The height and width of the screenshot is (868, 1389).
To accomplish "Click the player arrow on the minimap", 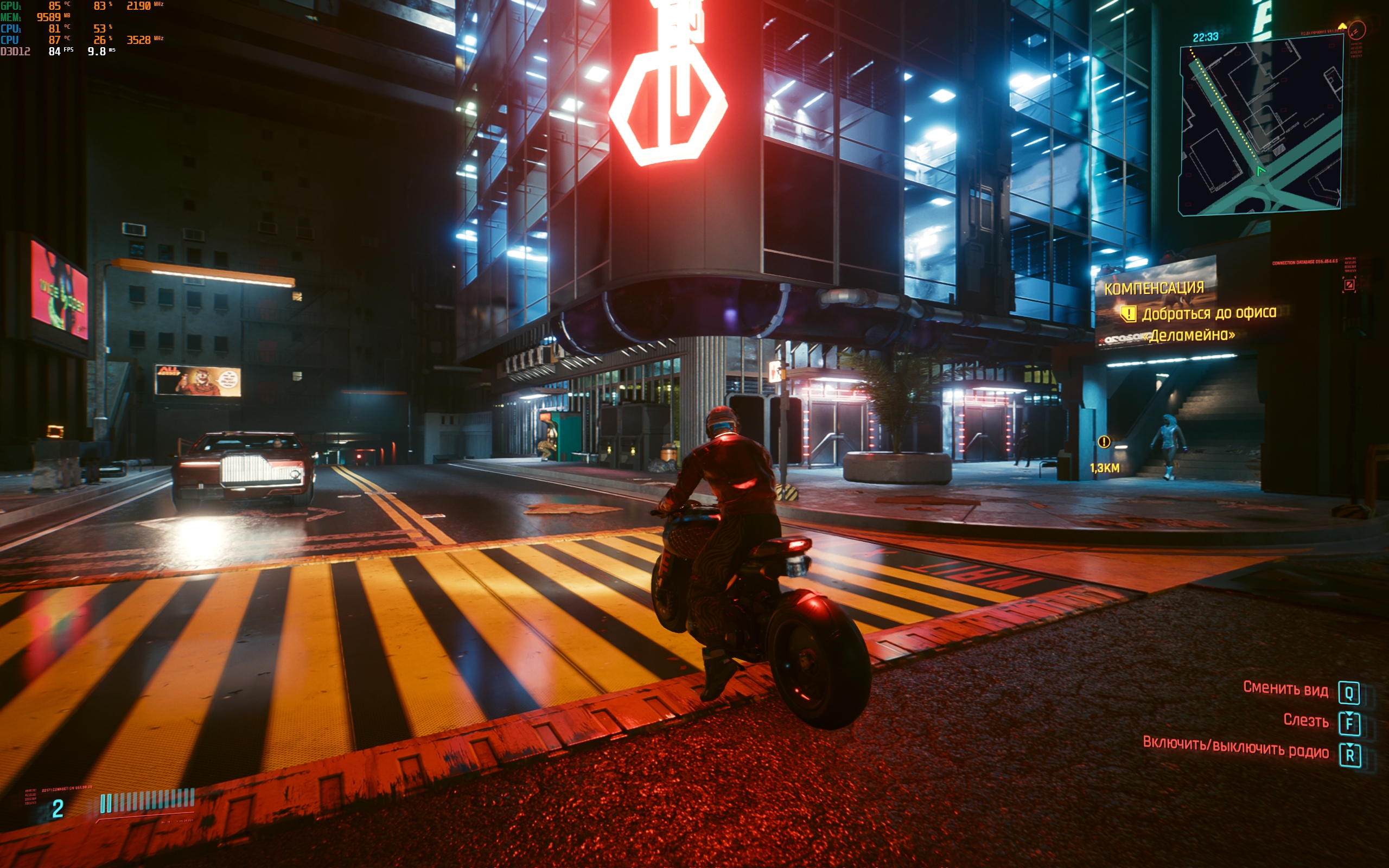I will point(1260,171).
